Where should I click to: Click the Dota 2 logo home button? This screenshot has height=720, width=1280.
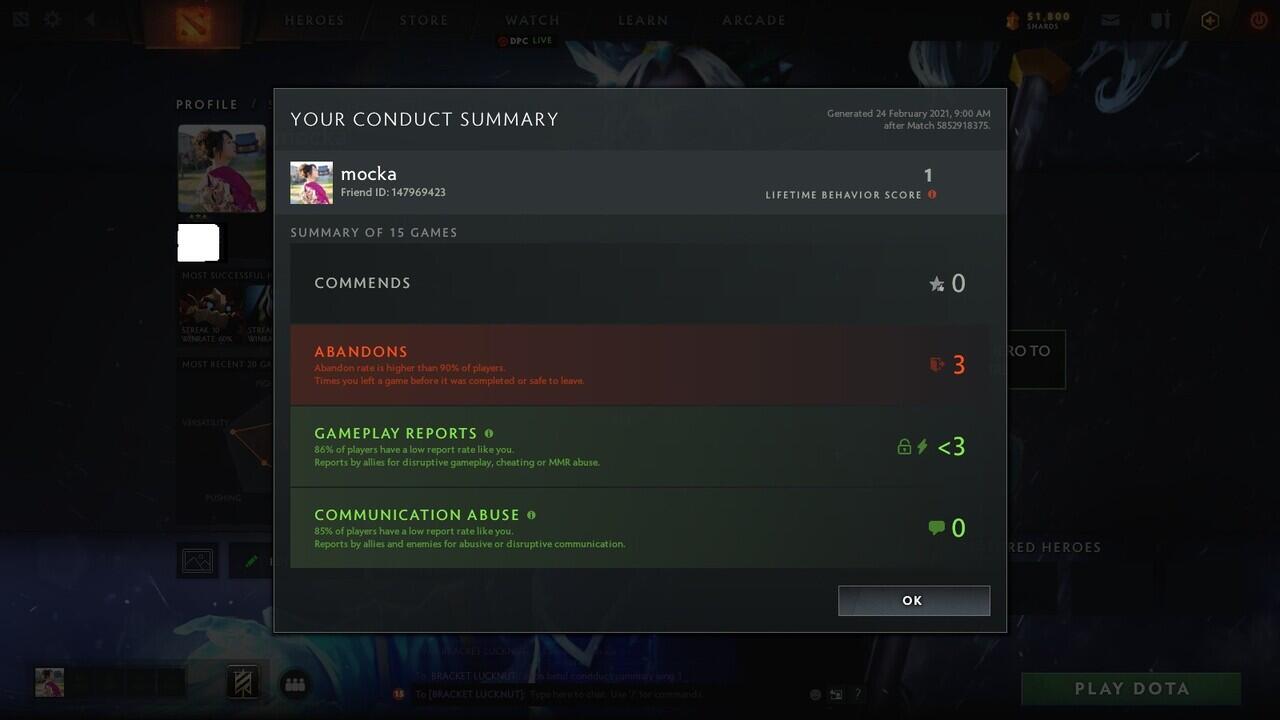point(193,24)
